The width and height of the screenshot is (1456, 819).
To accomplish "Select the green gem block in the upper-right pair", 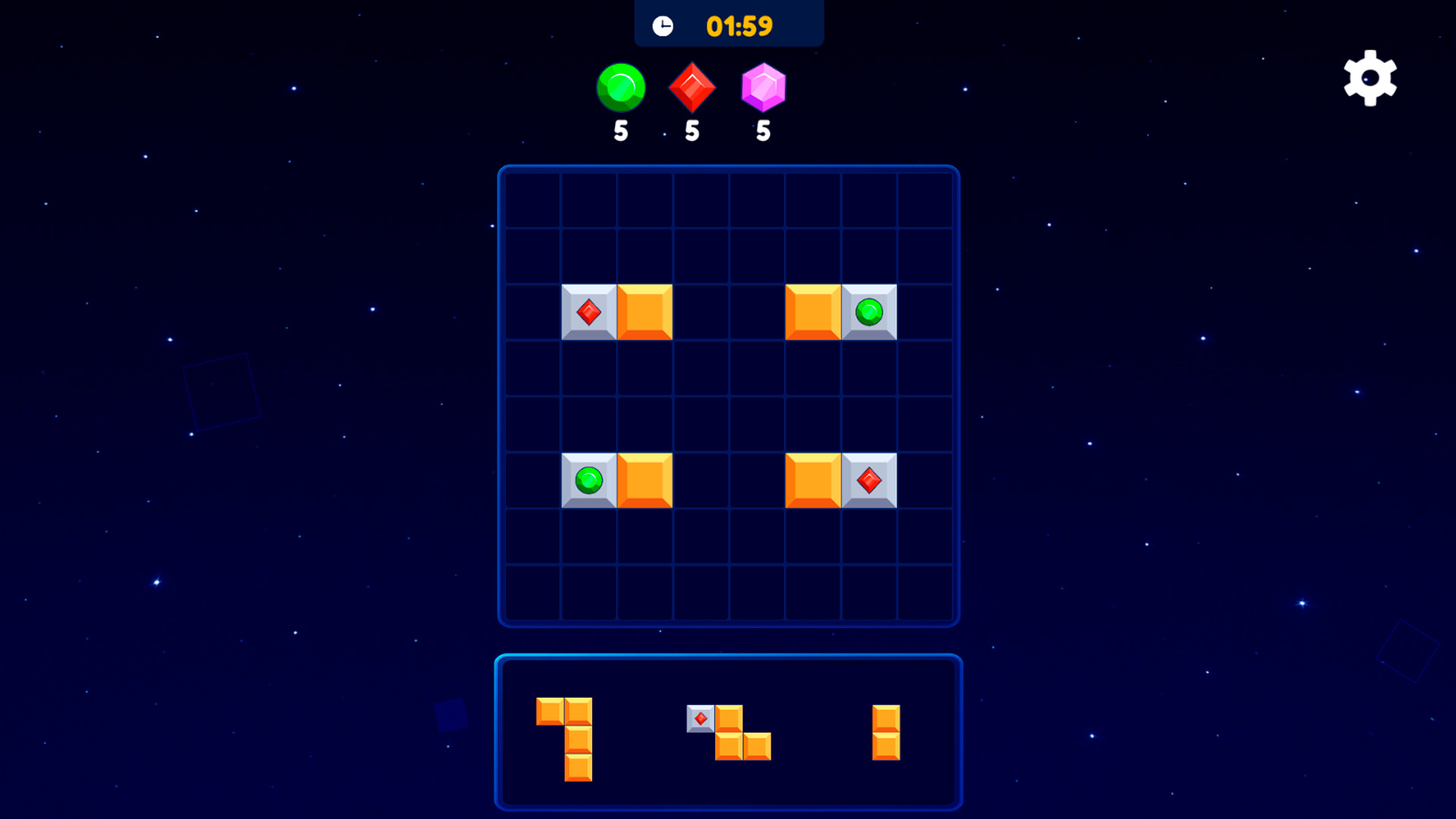I will click(x=869, y=312).
